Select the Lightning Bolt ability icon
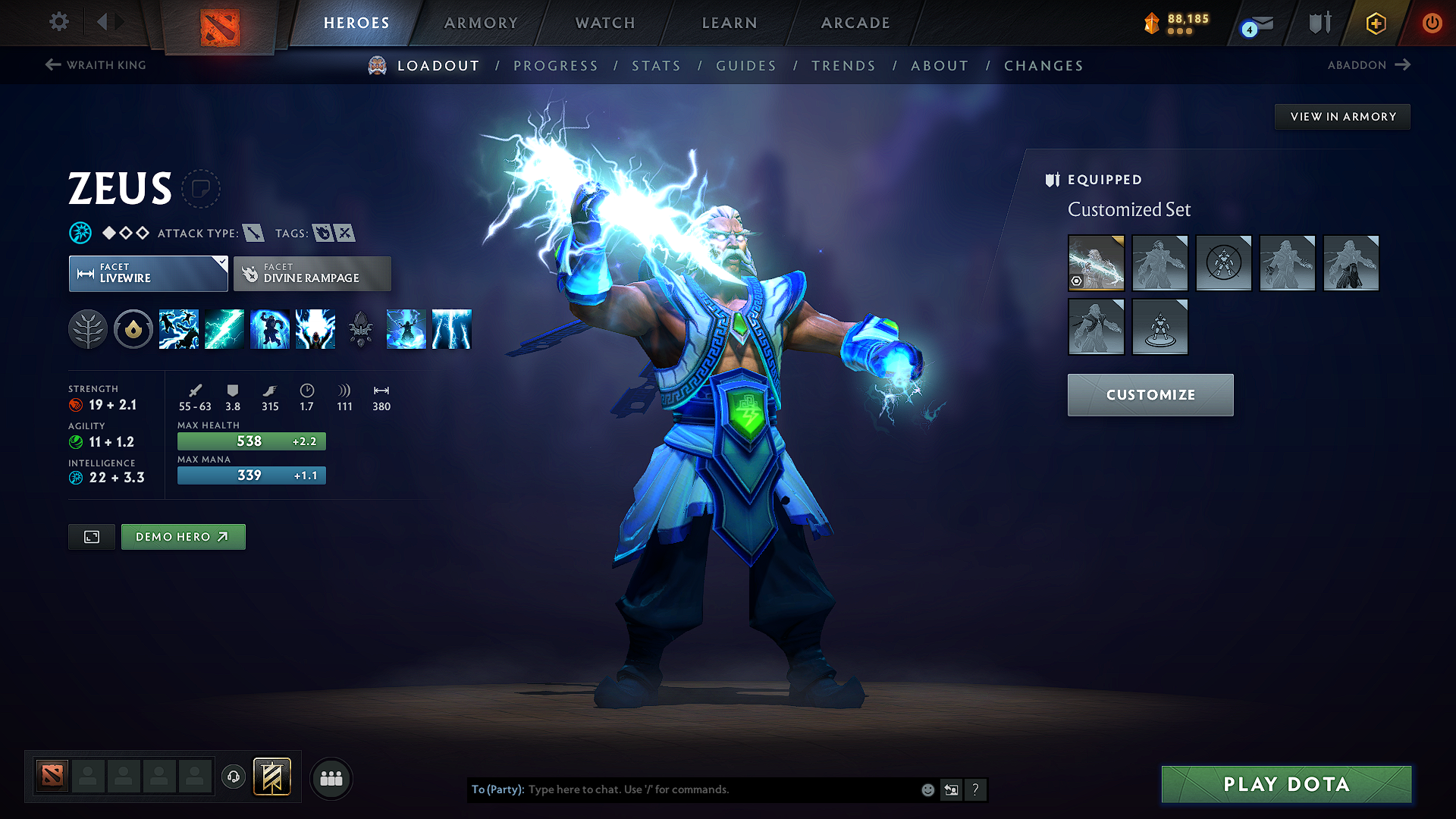Viewport: 1456px width, 819px height. [224, 328]
